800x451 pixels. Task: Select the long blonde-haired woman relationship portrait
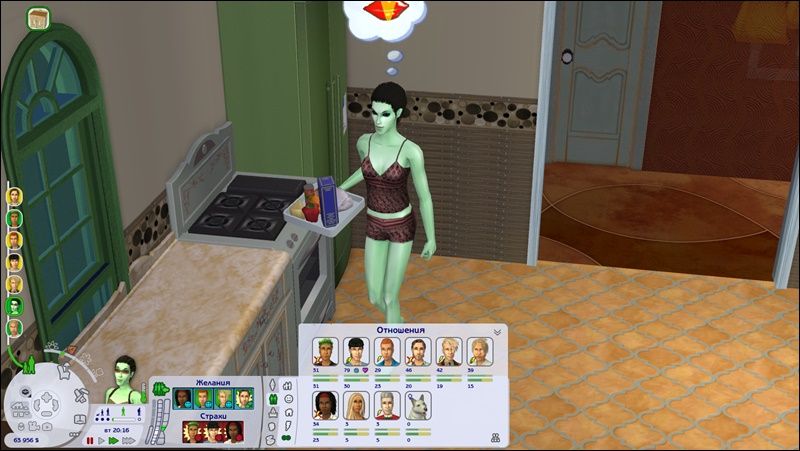click(356, 404)
